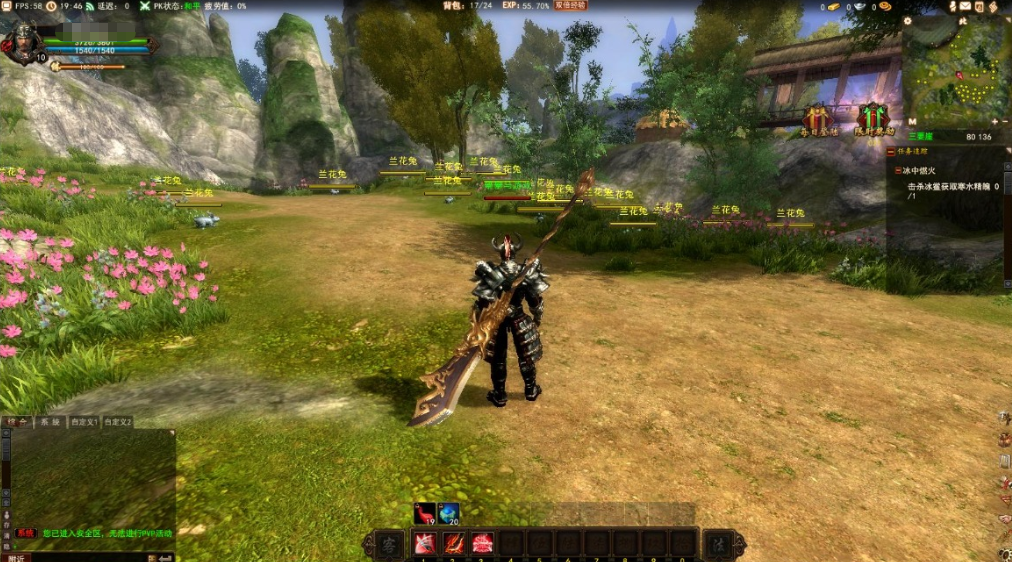Activate the first red slash skill
The height and width of the screenshot is (562, 1012).
tap(424, 543)
